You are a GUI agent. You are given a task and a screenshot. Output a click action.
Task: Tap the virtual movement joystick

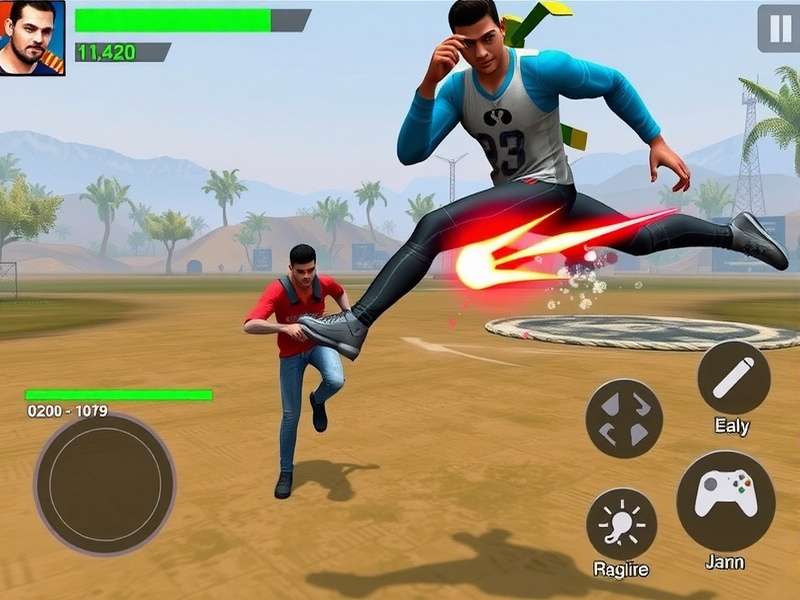point(105,483)
